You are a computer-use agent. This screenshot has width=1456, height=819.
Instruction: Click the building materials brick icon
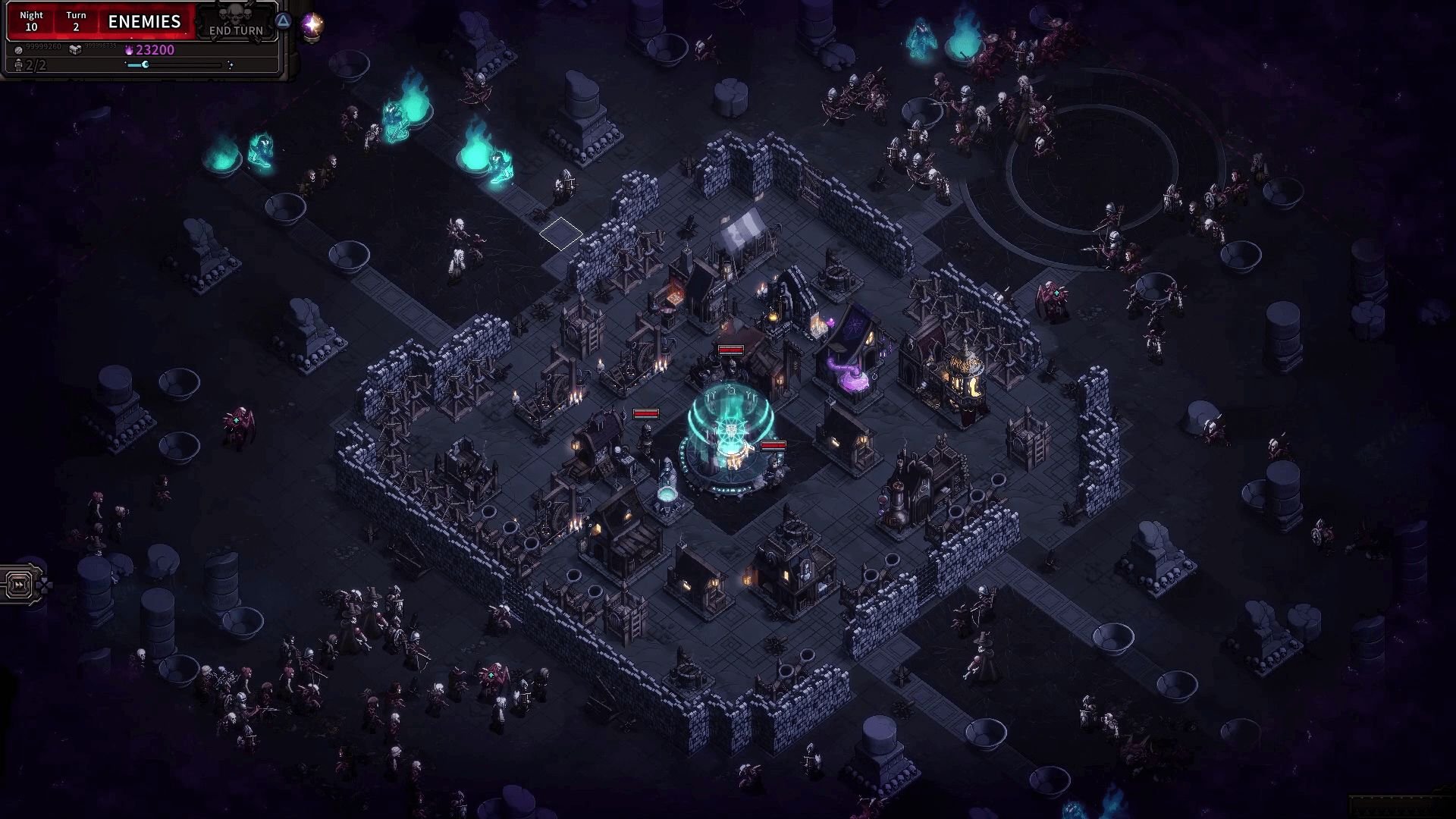(x=74, y=50)
